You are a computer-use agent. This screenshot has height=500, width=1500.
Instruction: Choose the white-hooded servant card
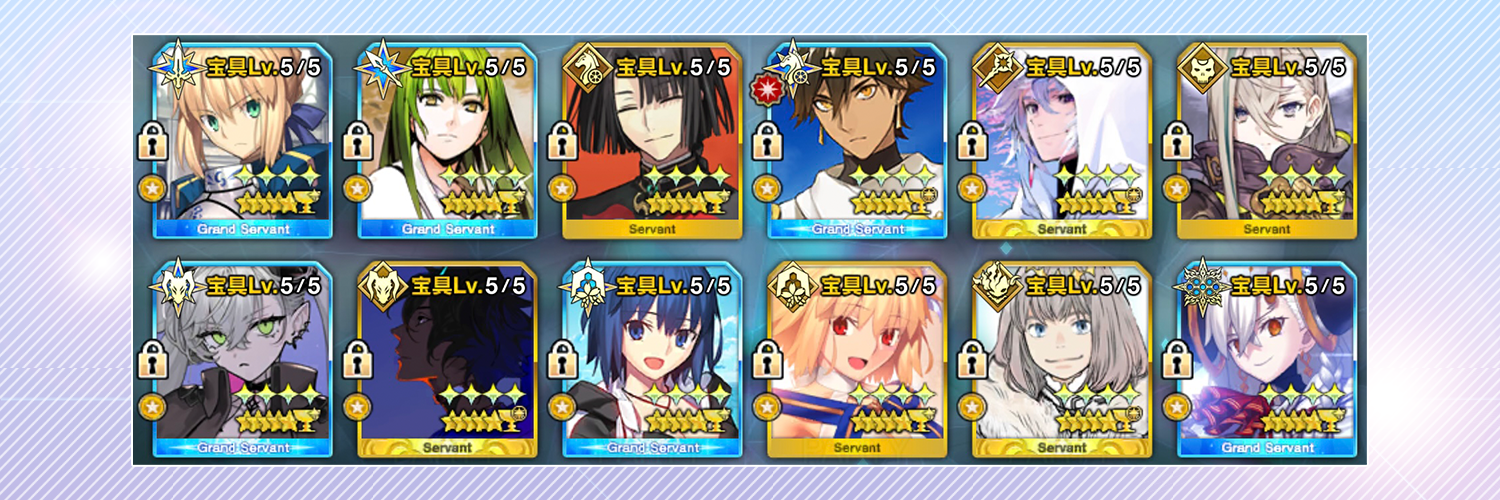[x=1062, y=140]
